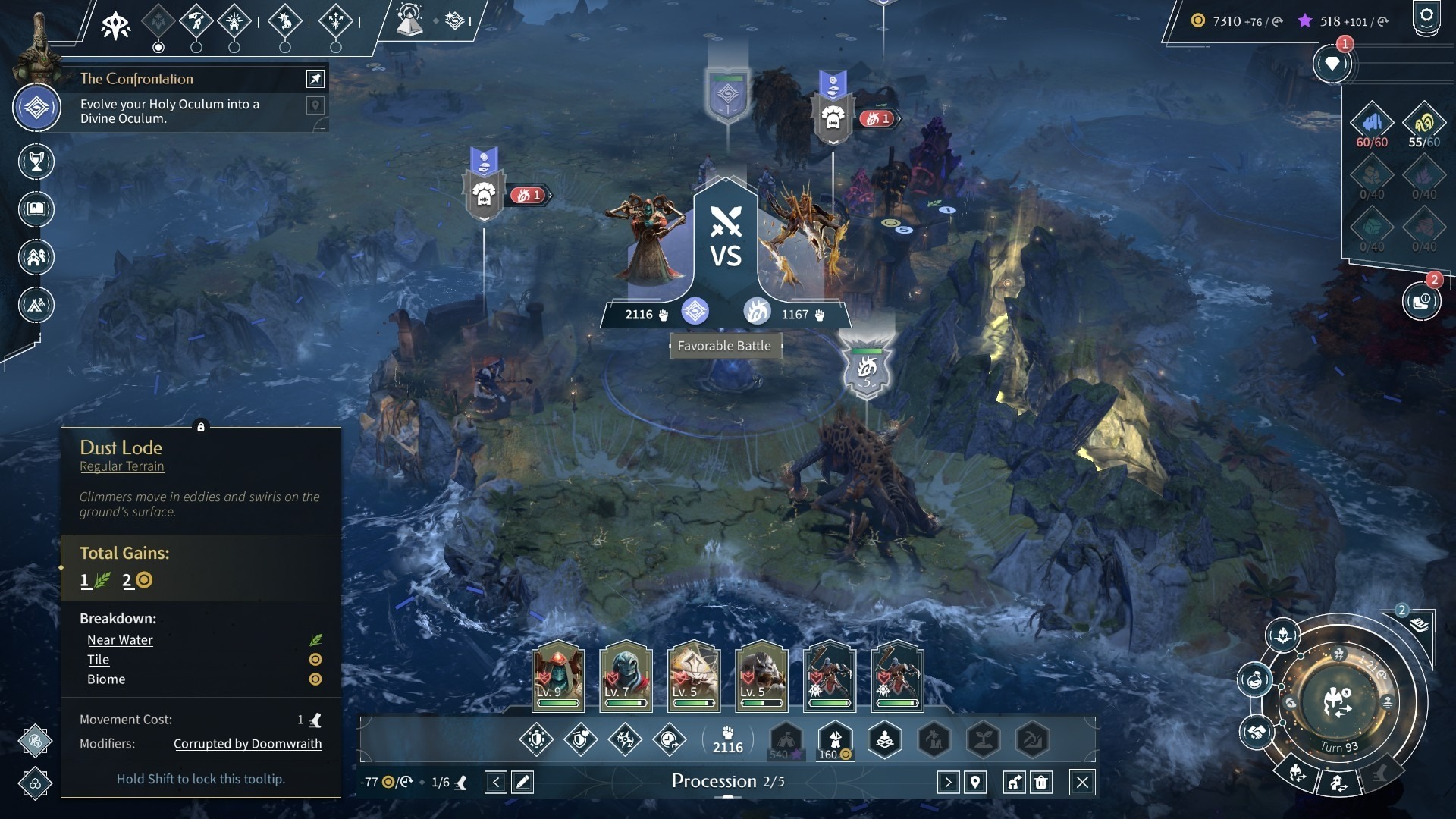Go to the previous army arrow
This screenshot has width=1456, height=819.
(495, 782)
